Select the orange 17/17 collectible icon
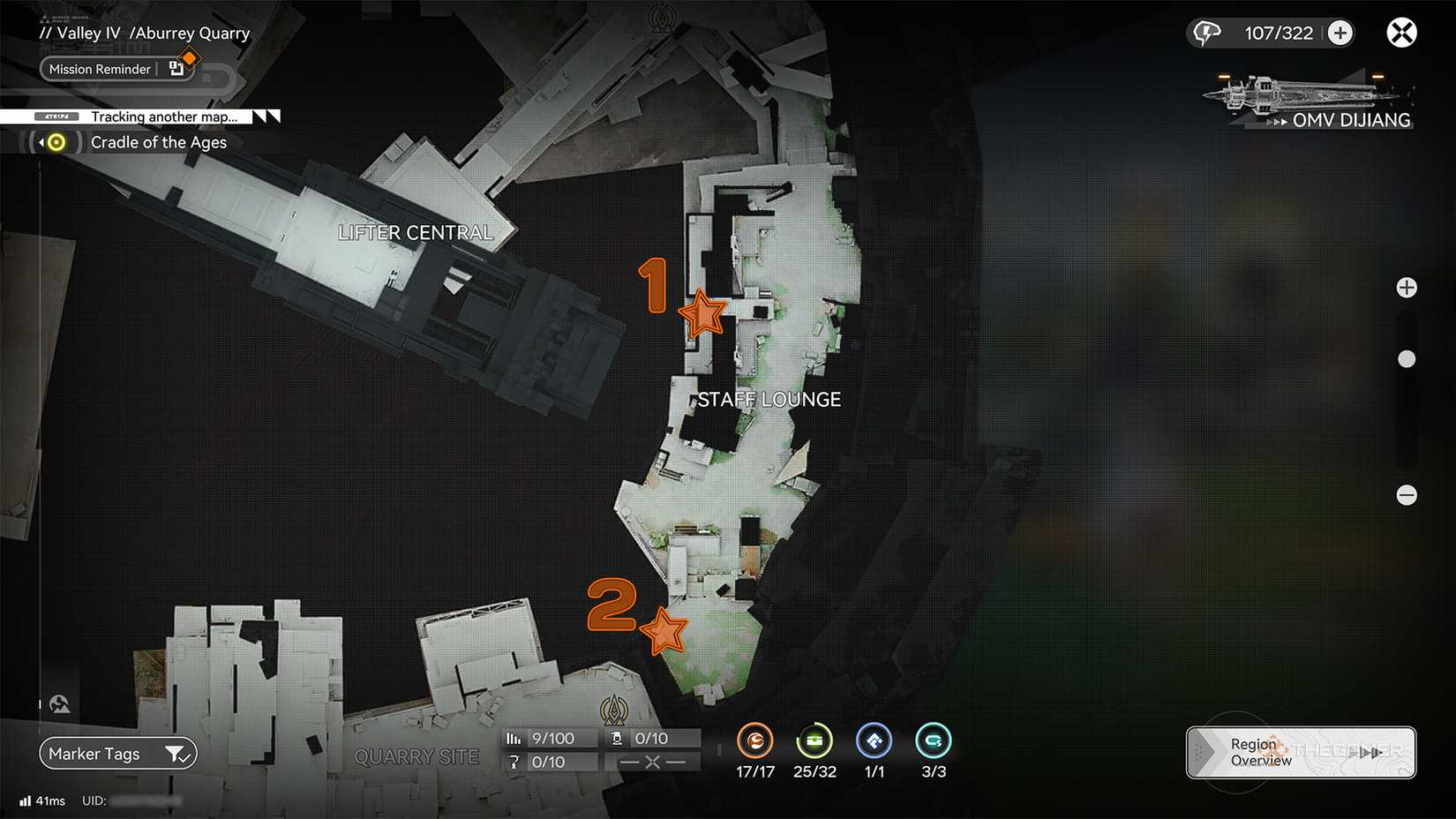The height and width of the screenshot is (819, 1456). (x=755, y=741)
